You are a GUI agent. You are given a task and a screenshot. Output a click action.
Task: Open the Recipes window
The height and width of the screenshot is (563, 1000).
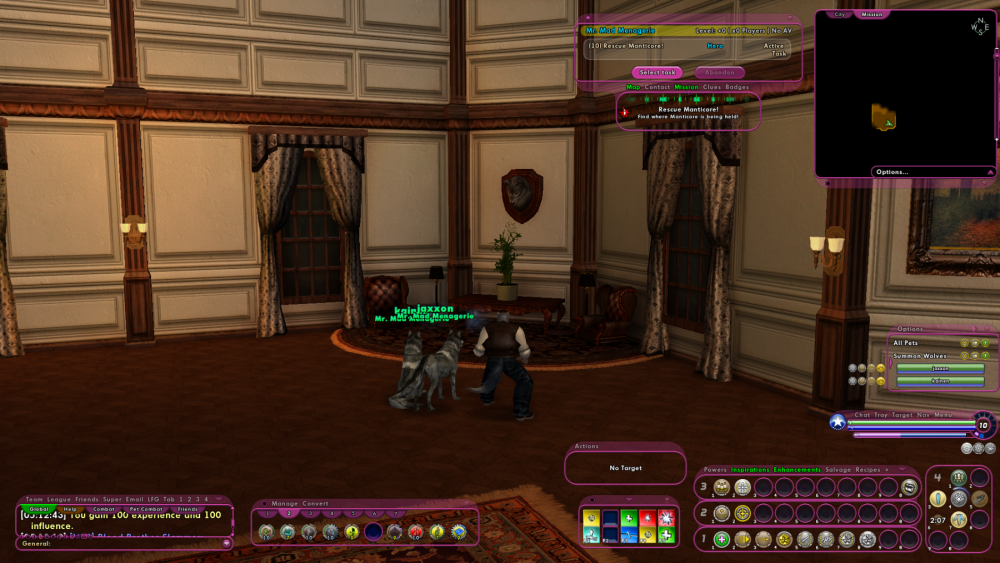(867, 469)
